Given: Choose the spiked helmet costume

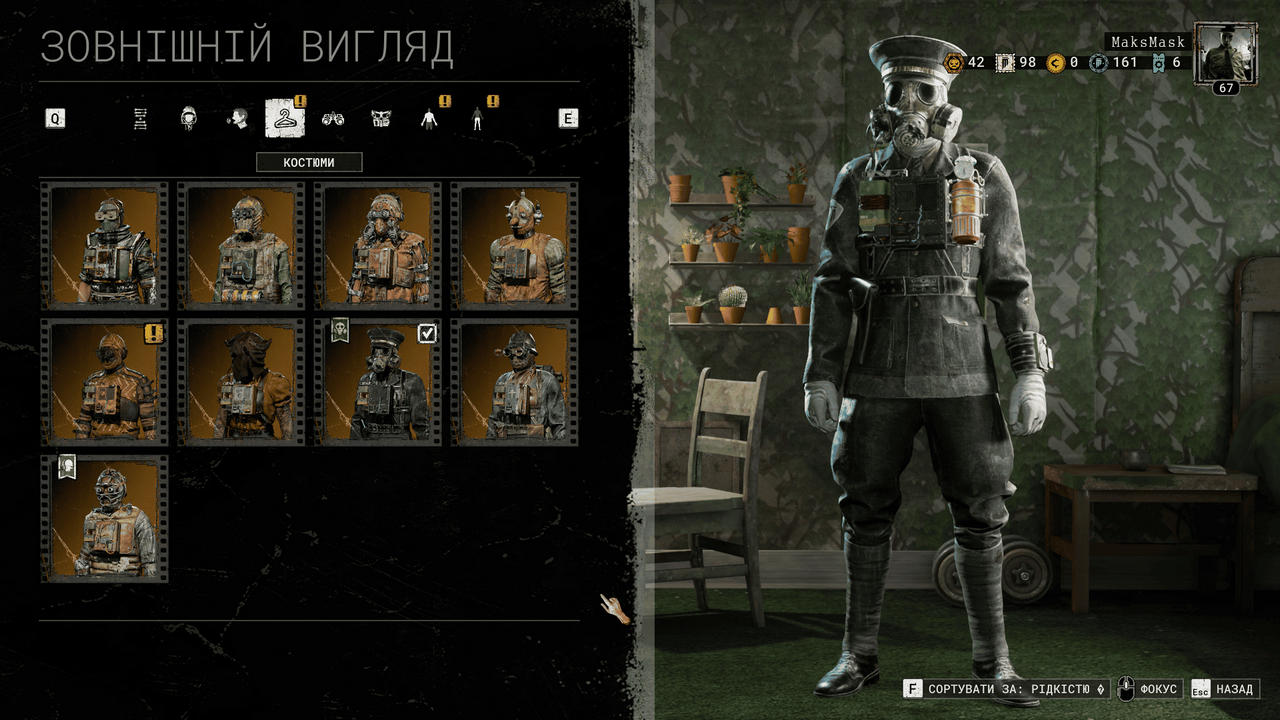Looking at the screenshot, I should click(x=515, y=245).
